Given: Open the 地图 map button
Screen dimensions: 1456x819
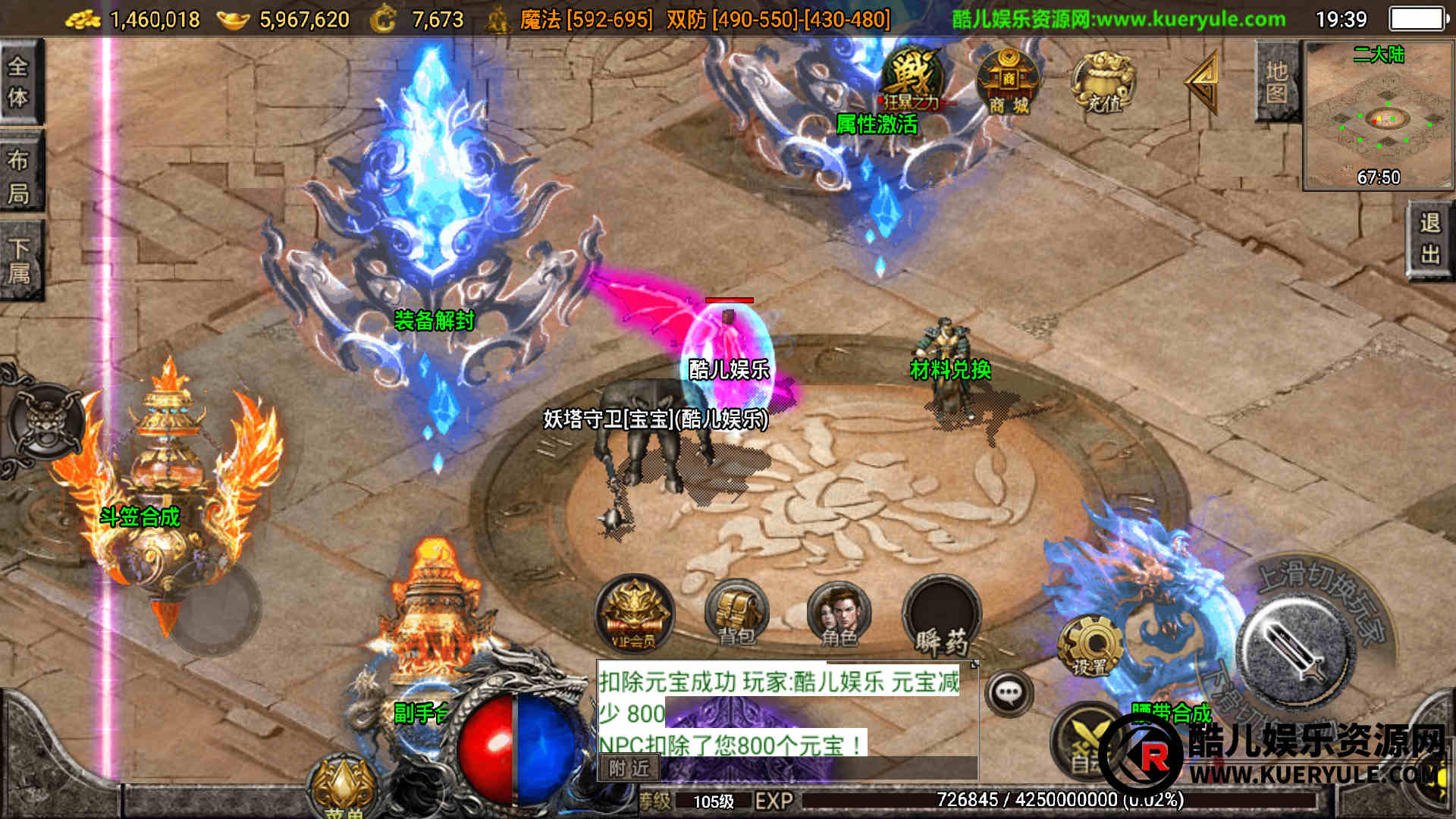Looking at the screenshot, I should (x=1277, y=82).
